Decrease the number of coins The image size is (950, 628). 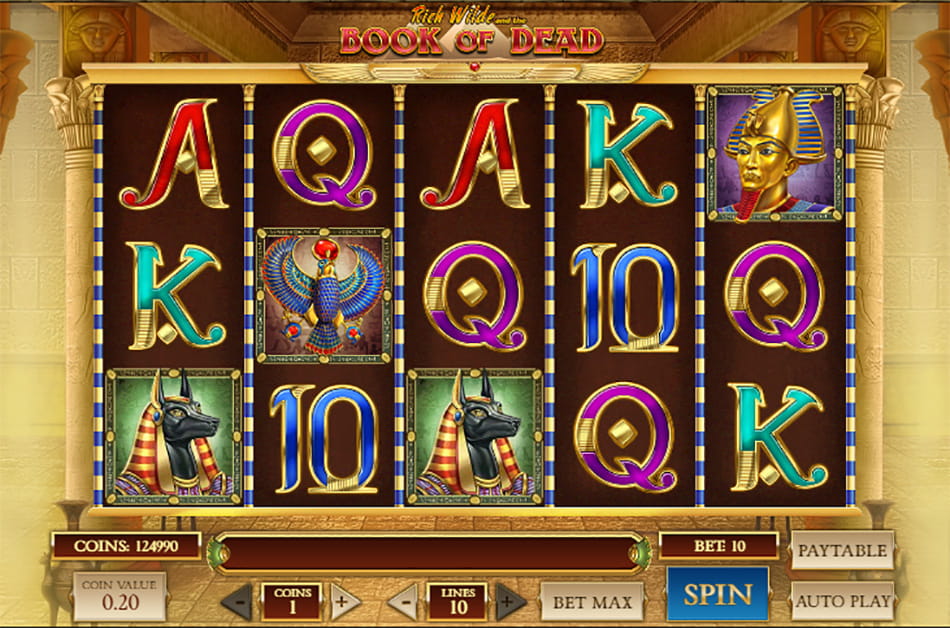pos(237,602)
